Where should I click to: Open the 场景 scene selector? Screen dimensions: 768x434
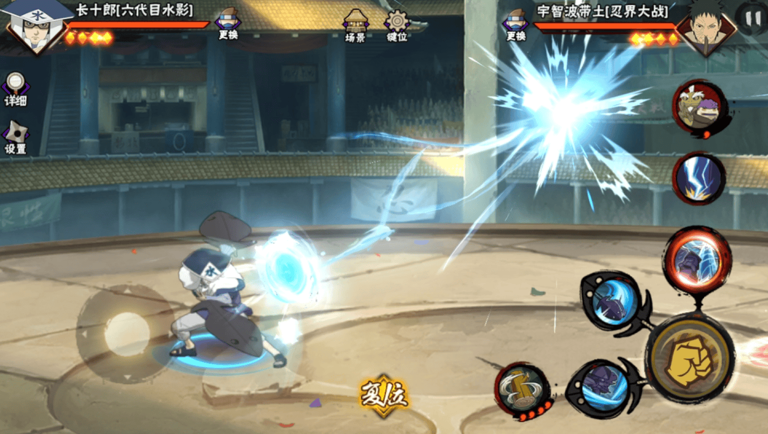coord(355,23)
